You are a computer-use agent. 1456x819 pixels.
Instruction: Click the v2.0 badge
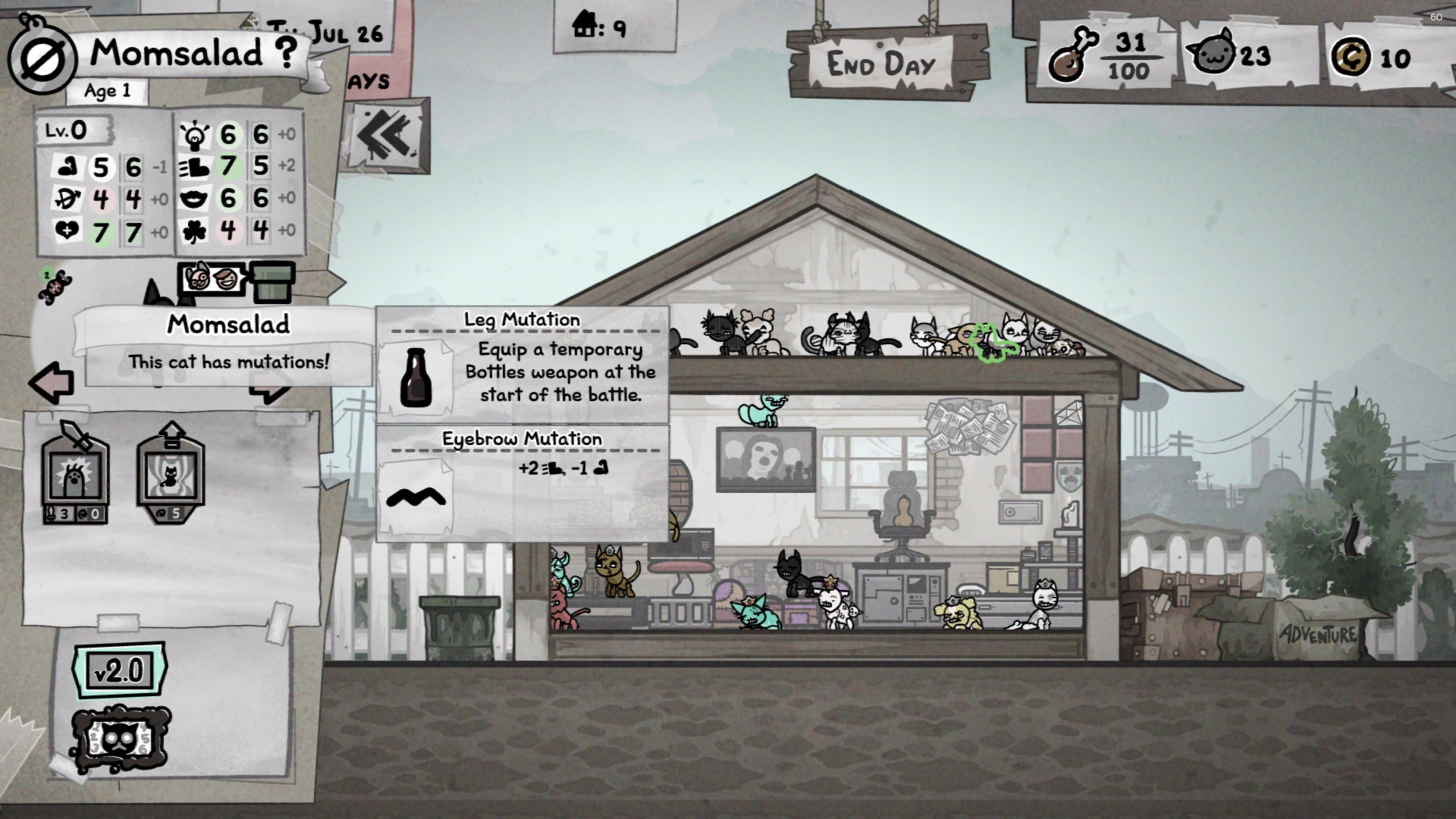coord(119,670)
